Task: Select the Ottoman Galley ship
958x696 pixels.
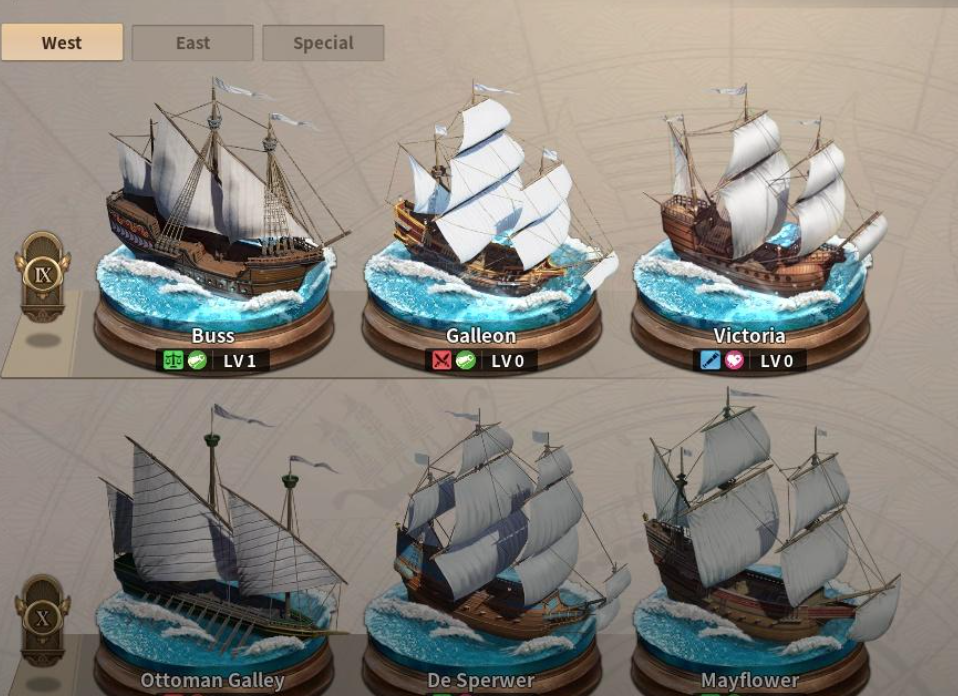Action: (x=214, y=560)
